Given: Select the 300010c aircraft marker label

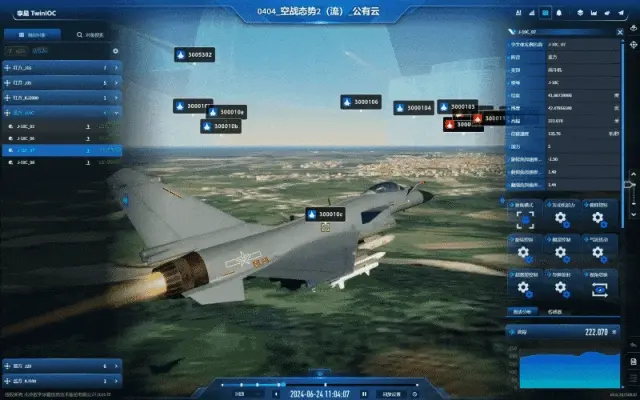Looking at the screenshot, I should pos(325,213).
